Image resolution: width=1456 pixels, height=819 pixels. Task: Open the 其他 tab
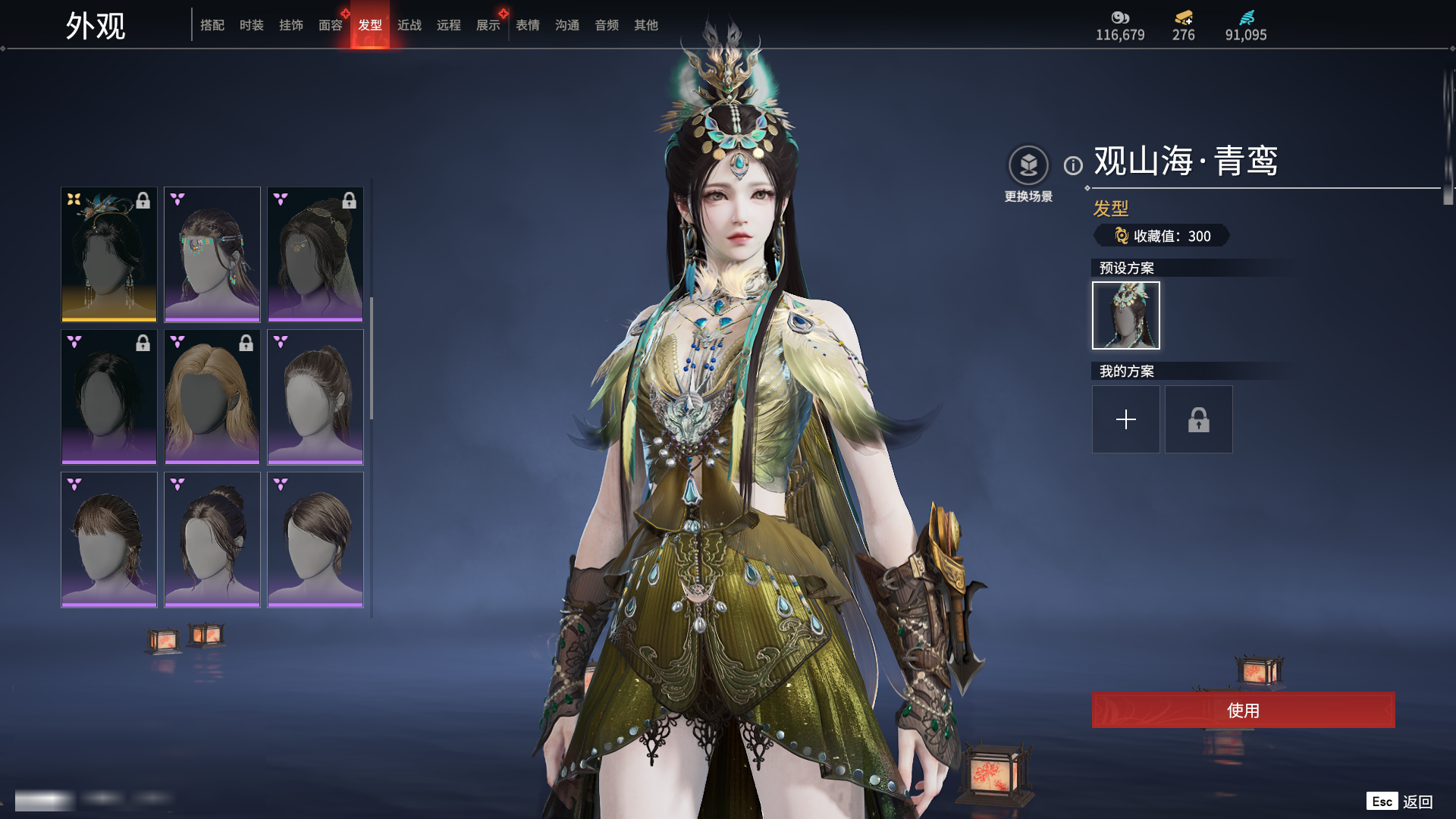pos(646,25)
